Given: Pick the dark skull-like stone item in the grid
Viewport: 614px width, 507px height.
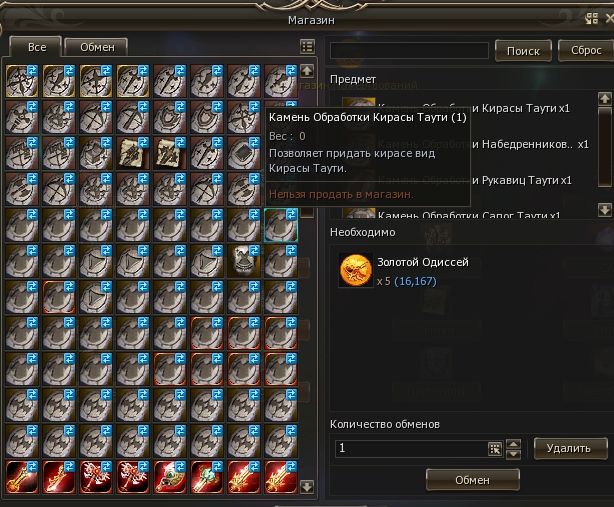Looking at the screenshot, I should pyautogui.click(x=243, y=262).
